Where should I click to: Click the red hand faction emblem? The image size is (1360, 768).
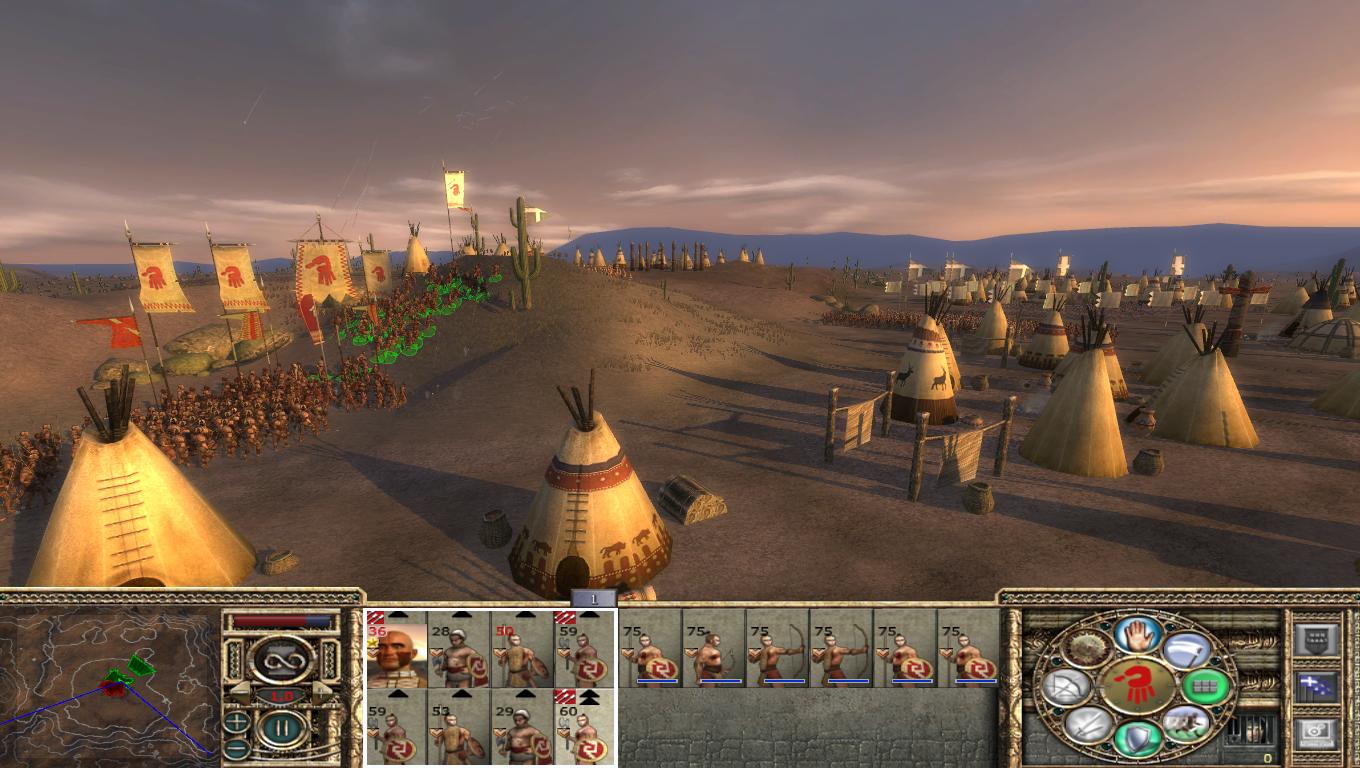point(1137,686)
